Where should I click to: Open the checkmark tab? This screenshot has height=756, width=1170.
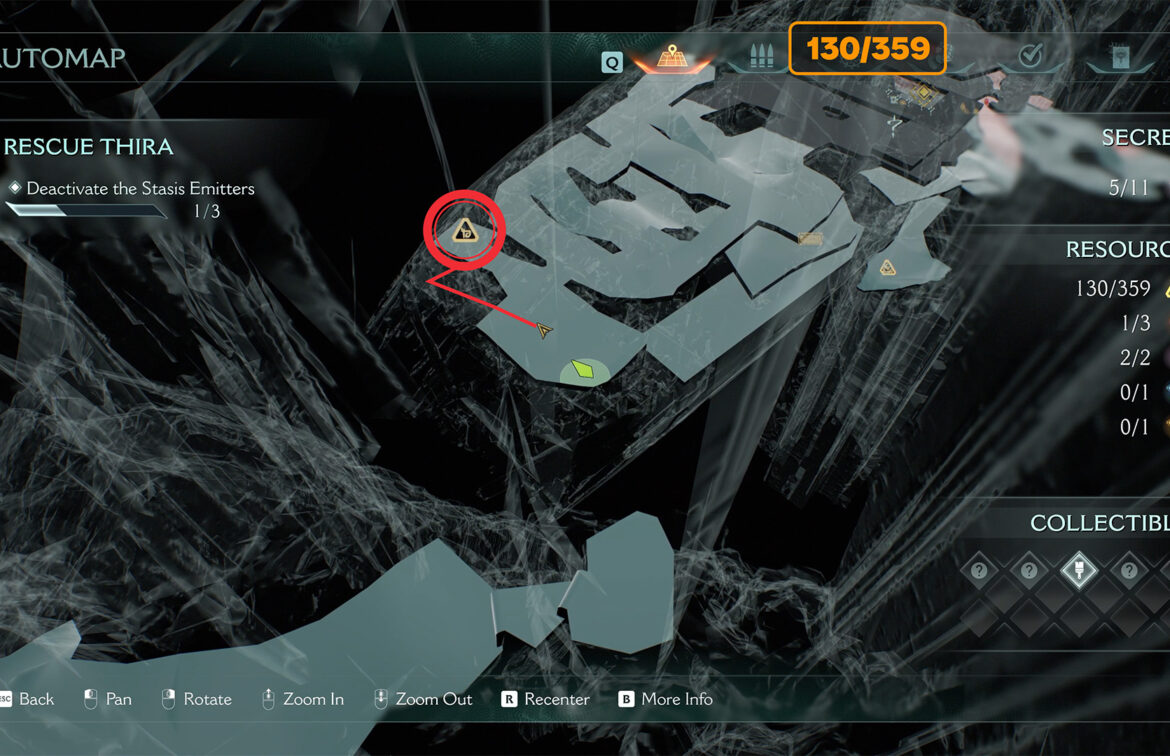1029,56
